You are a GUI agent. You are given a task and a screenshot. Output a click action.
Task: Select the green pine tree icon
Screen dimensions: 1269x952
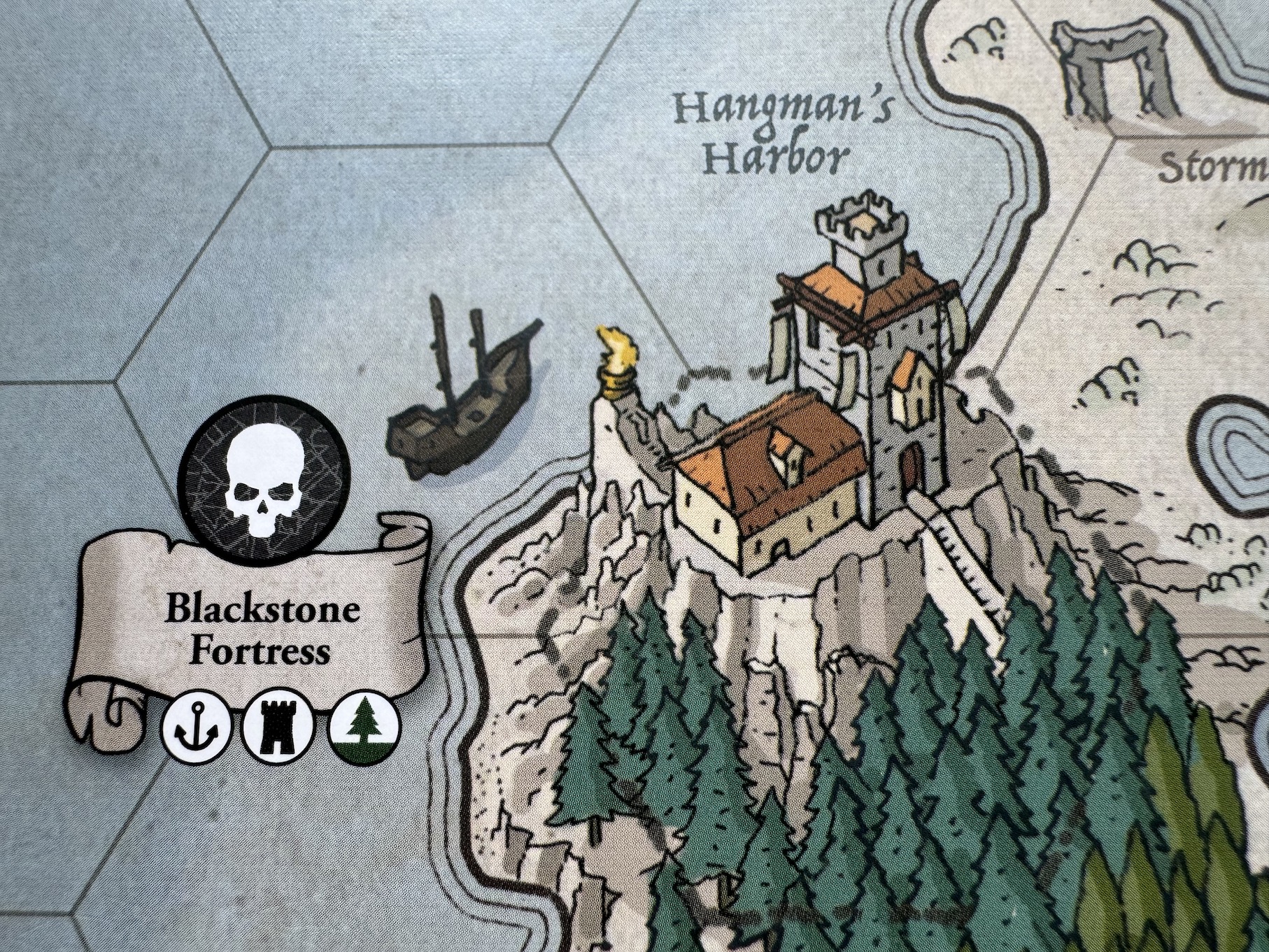point(364,730)
